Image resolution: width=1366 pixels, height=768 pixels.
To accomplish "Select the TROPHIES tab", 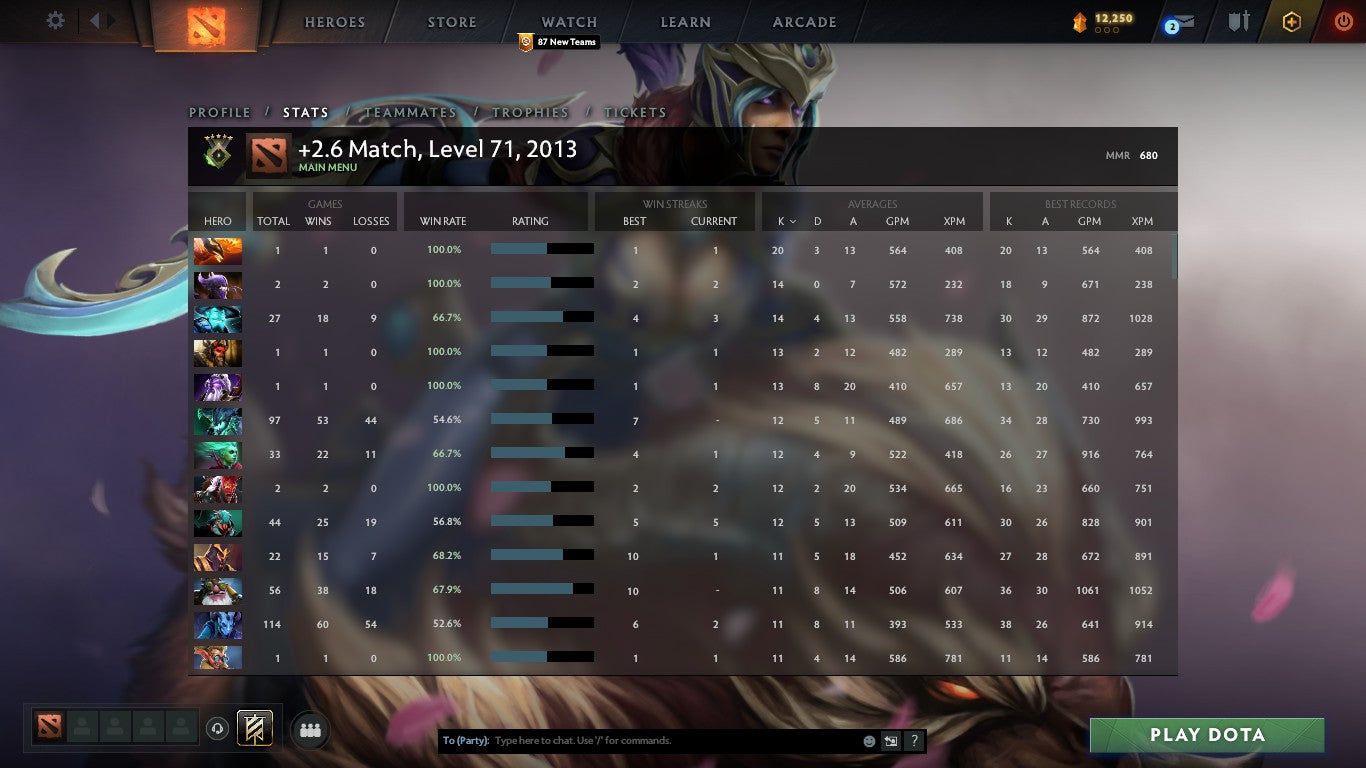I will (531, 112).
